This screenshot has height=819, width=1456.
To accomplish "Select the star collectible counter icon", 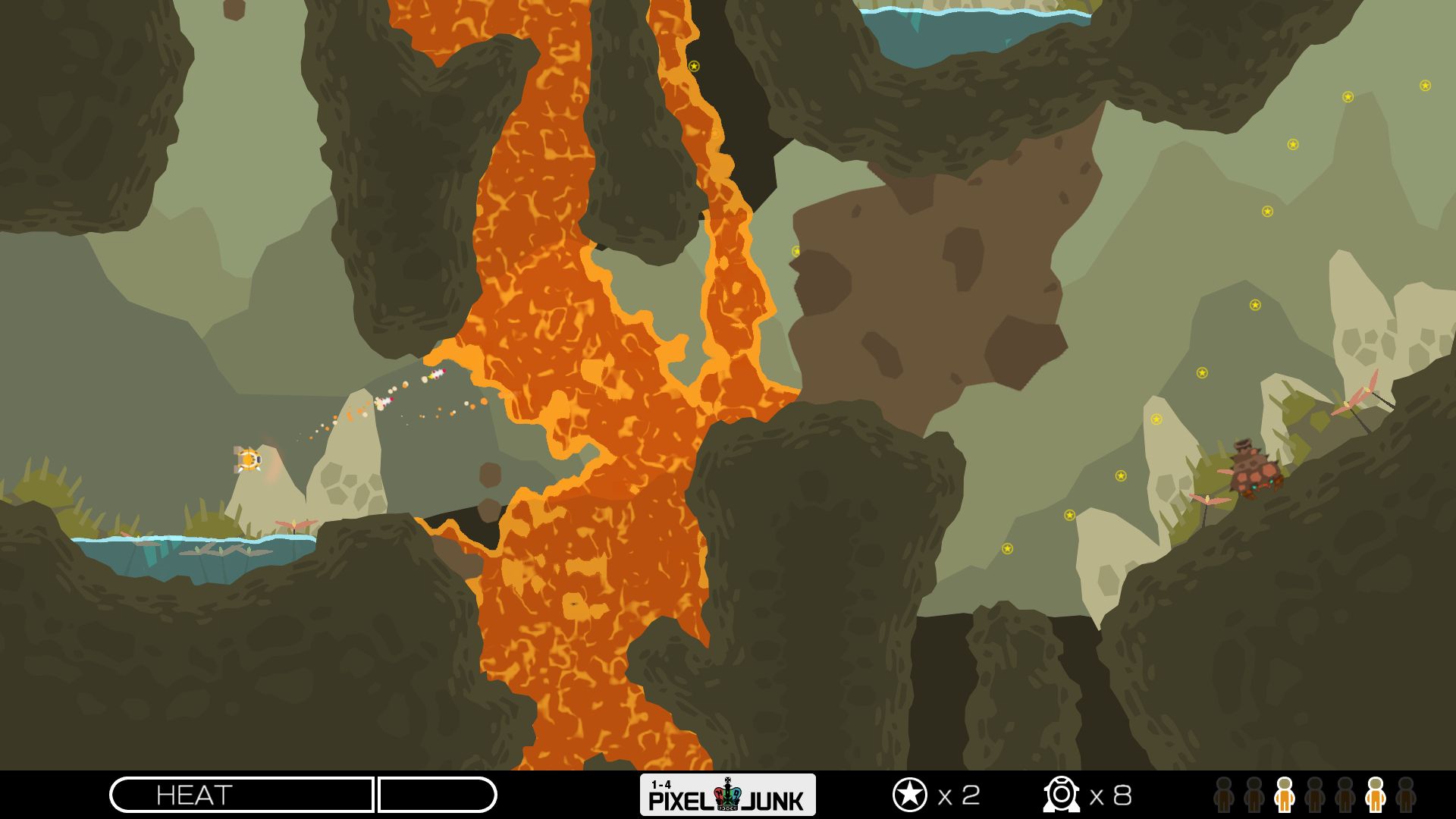I will point(909,795).
